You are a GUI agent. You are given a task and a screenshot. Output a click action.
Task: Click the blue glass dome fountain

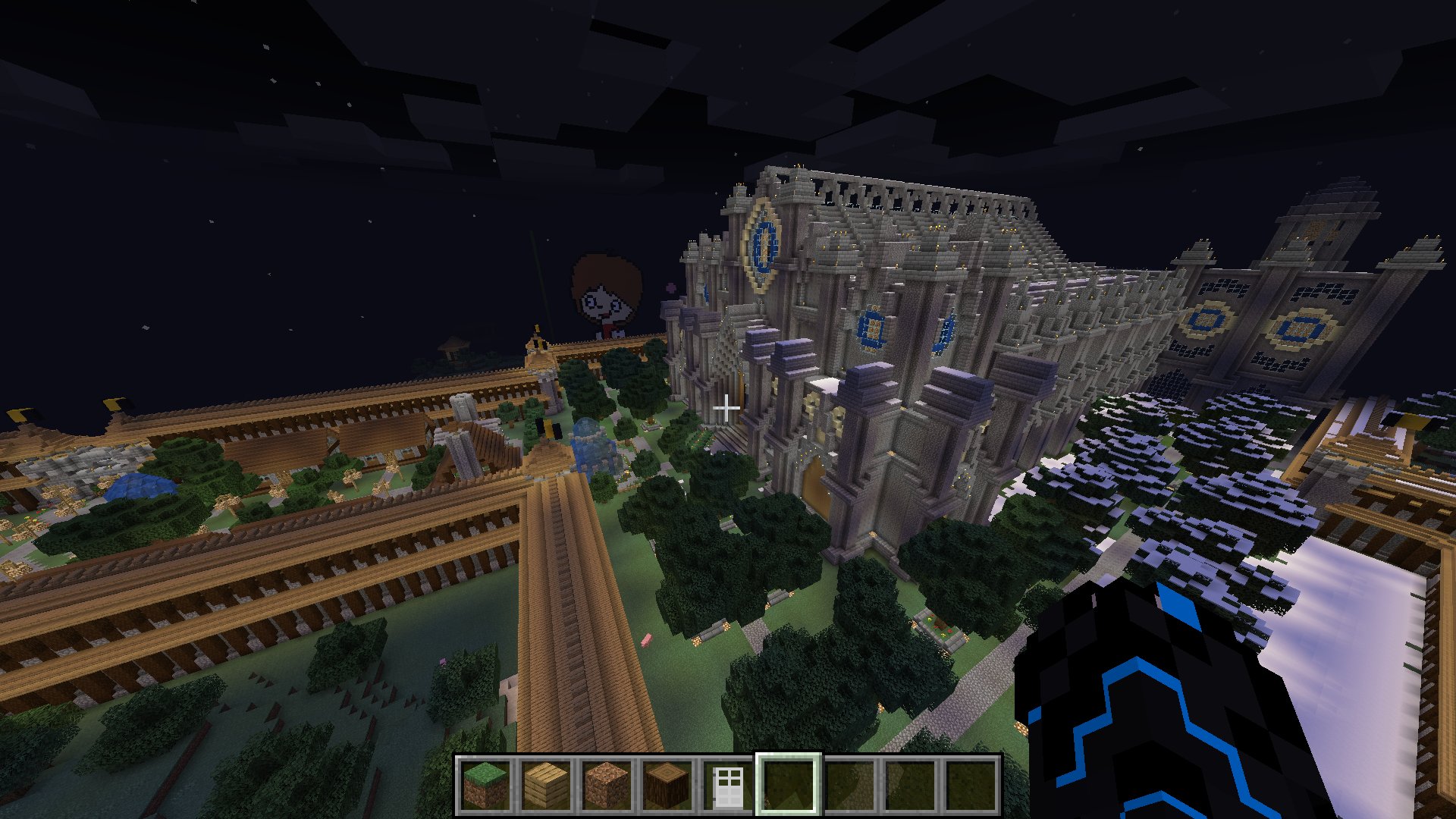[591, 447]
